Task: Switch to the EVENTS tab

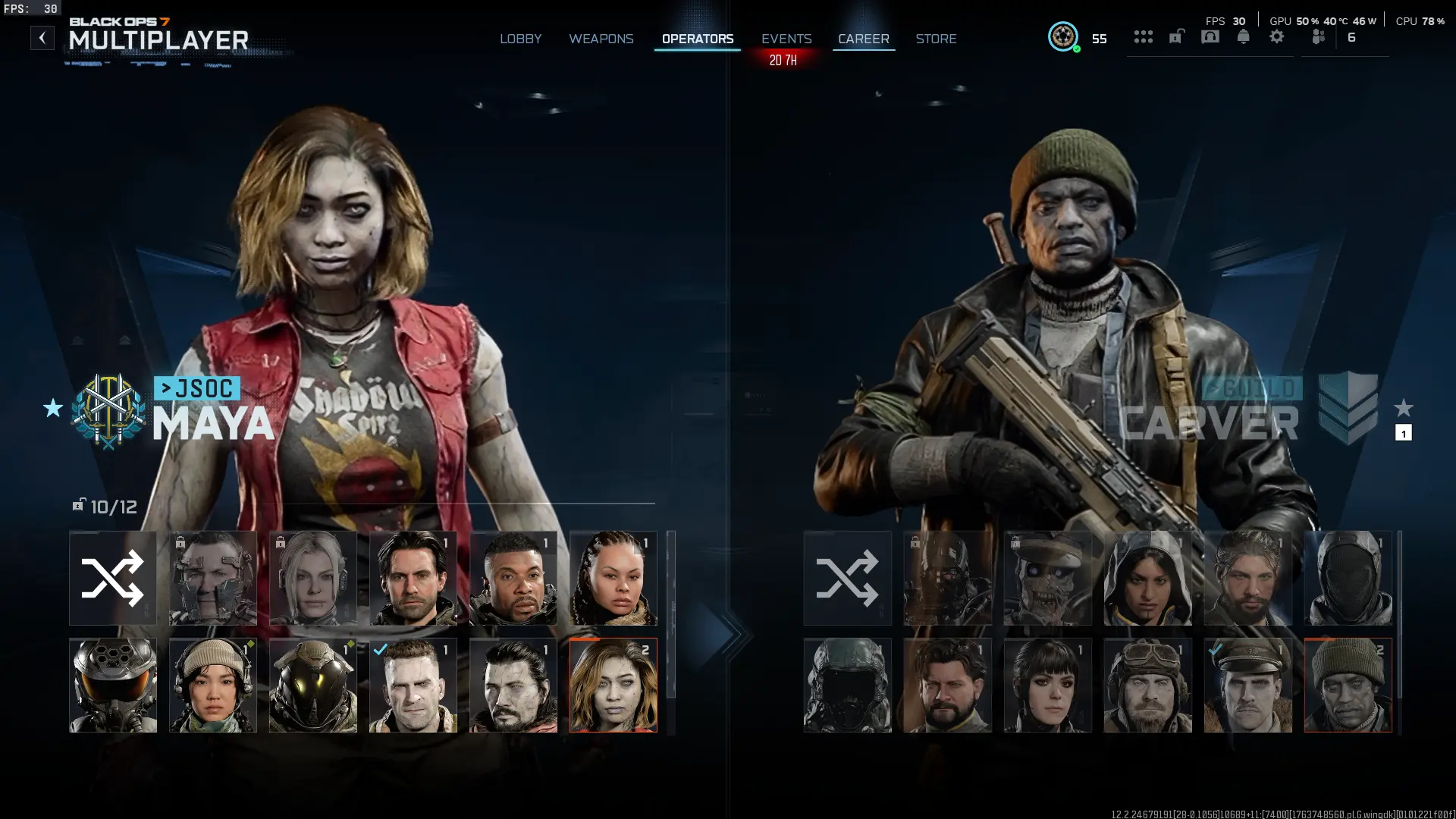Action: (x=786, y=39)
